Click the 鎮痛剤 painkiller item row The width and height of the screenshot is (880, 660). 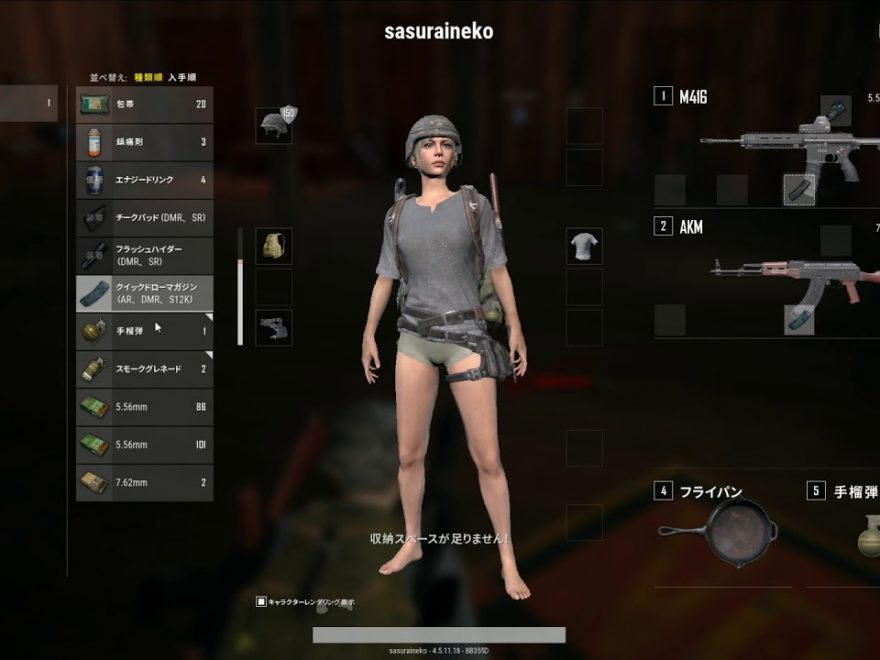coord(144,142)
